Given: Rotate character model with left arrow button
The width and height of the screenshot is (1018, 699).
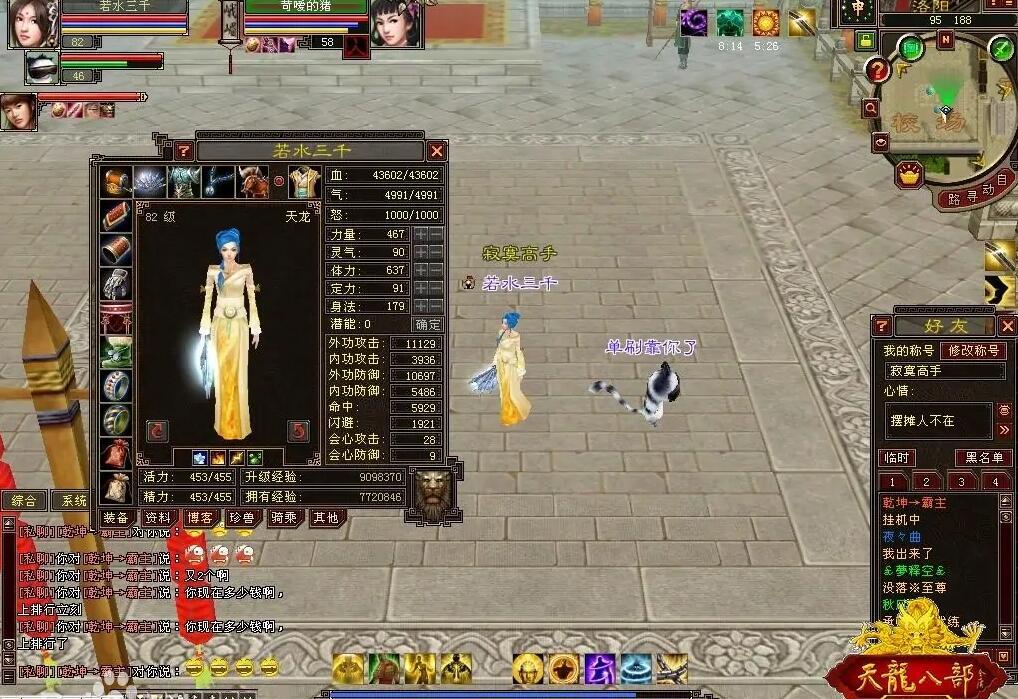Looking at the screenshot, I should pos(157,431).
